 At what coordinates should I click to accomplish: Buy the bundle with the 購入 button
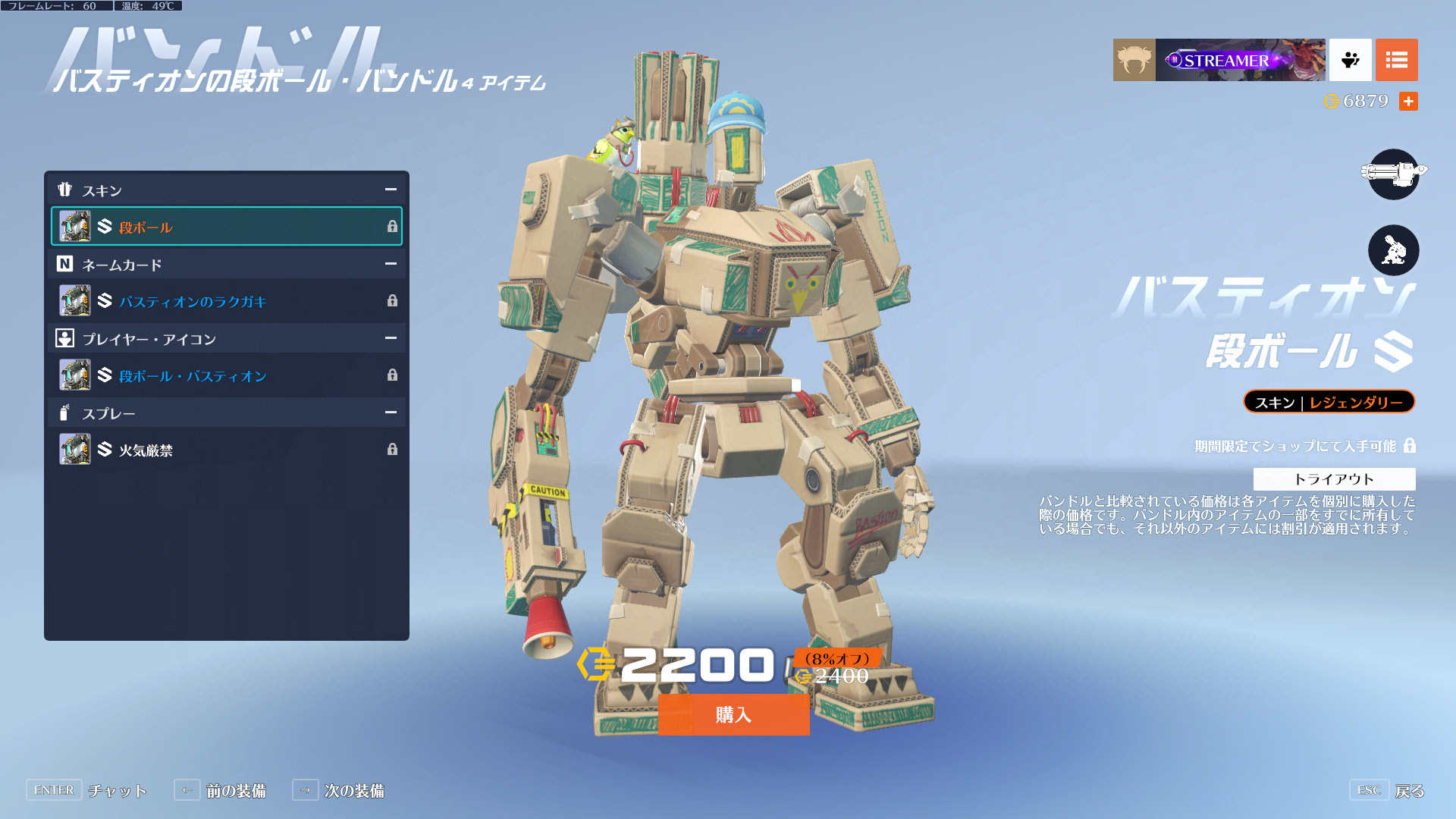[733, 714]
